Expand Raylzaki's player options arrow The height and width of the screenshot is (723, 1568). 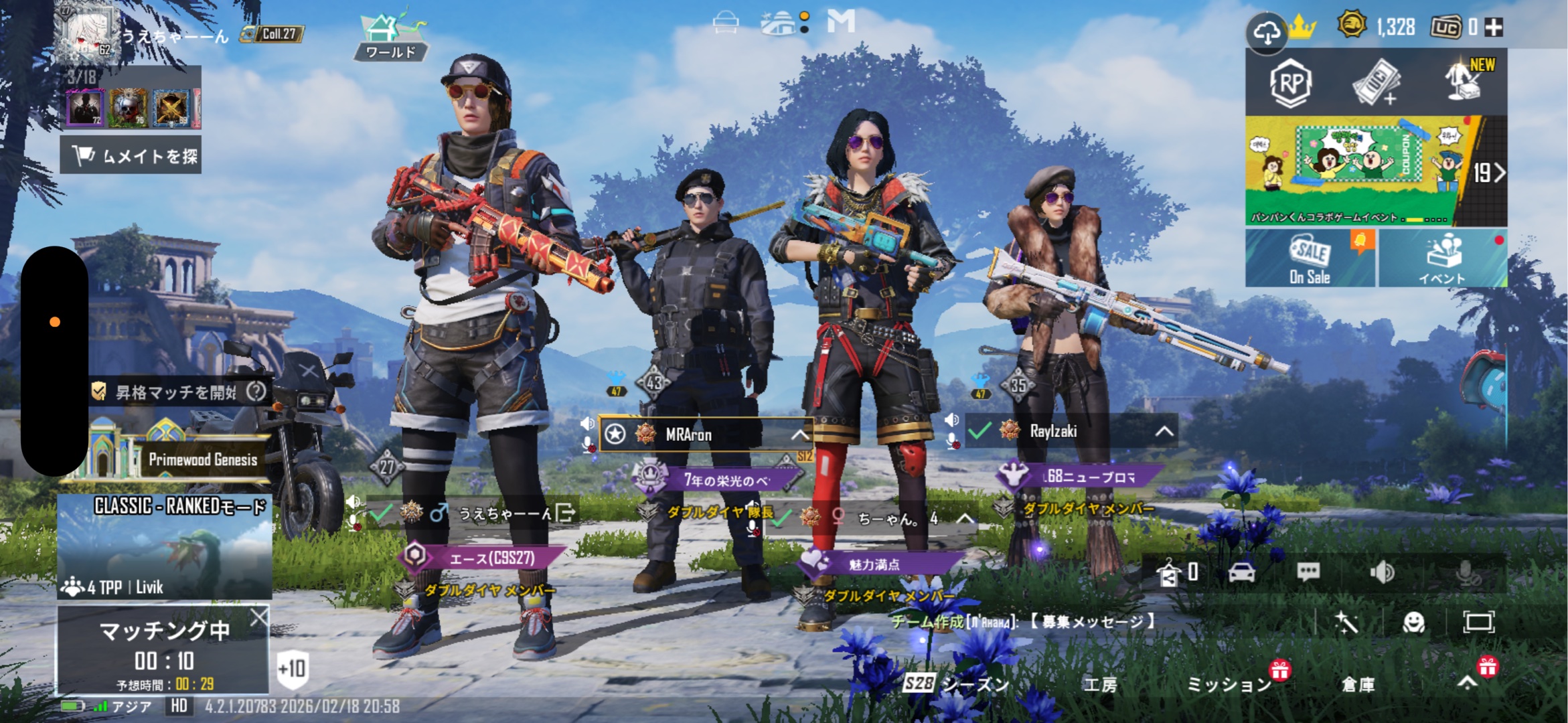(x=1164, y=431)
